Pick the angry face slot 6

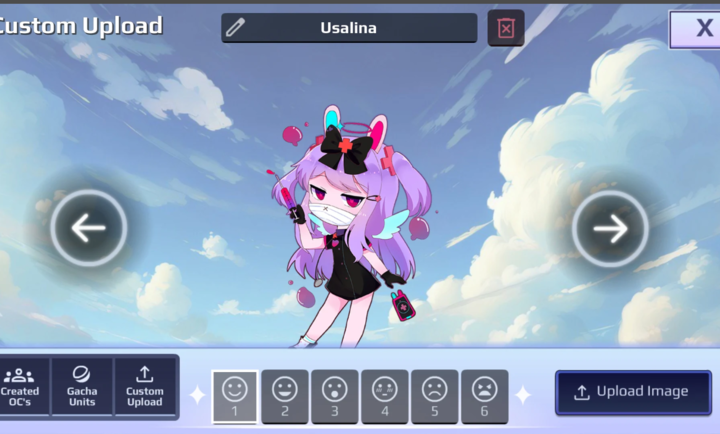pos(485,396)
